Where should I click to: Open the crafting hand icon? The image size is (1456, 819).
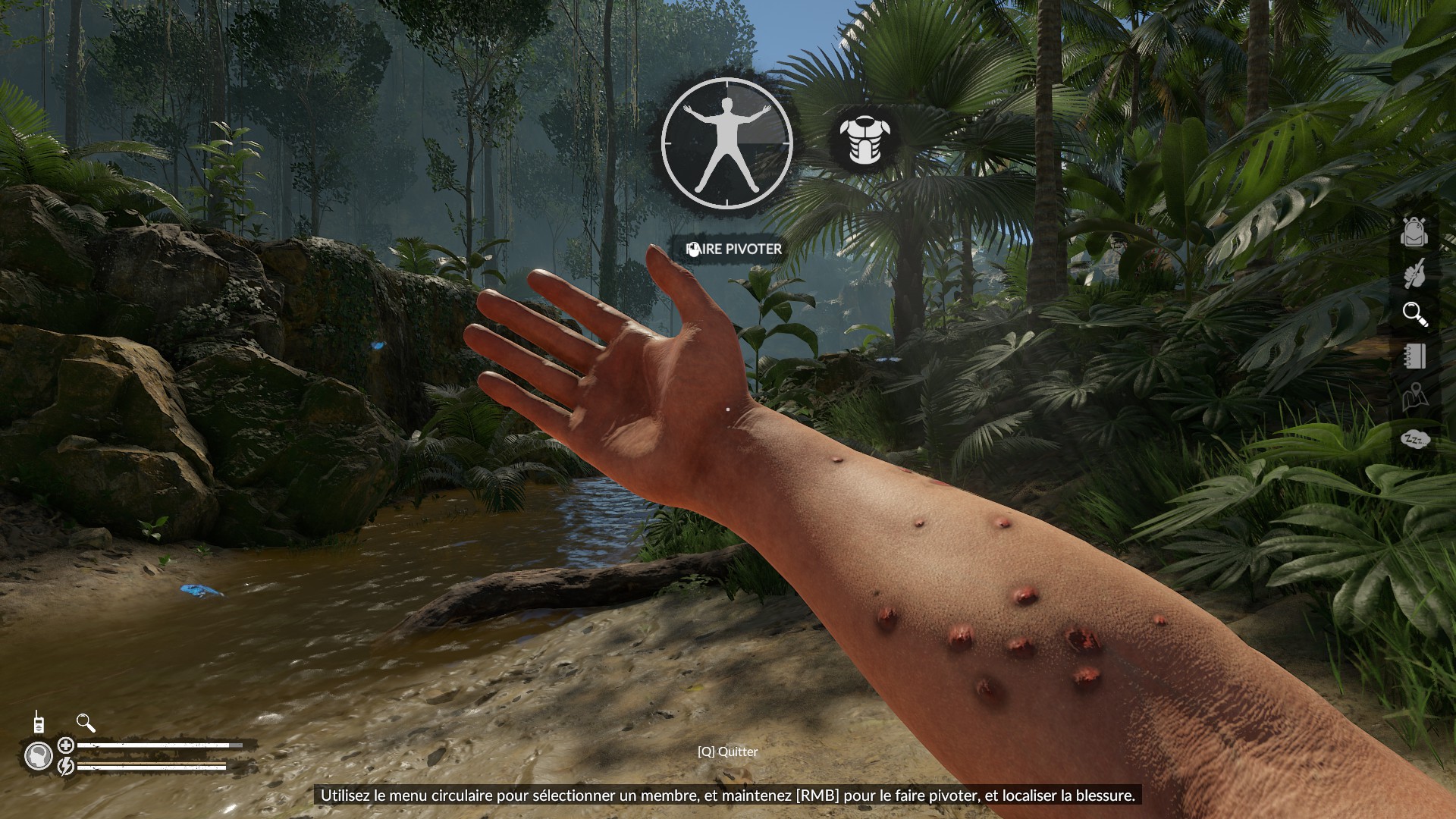[x=1414, y=274]
